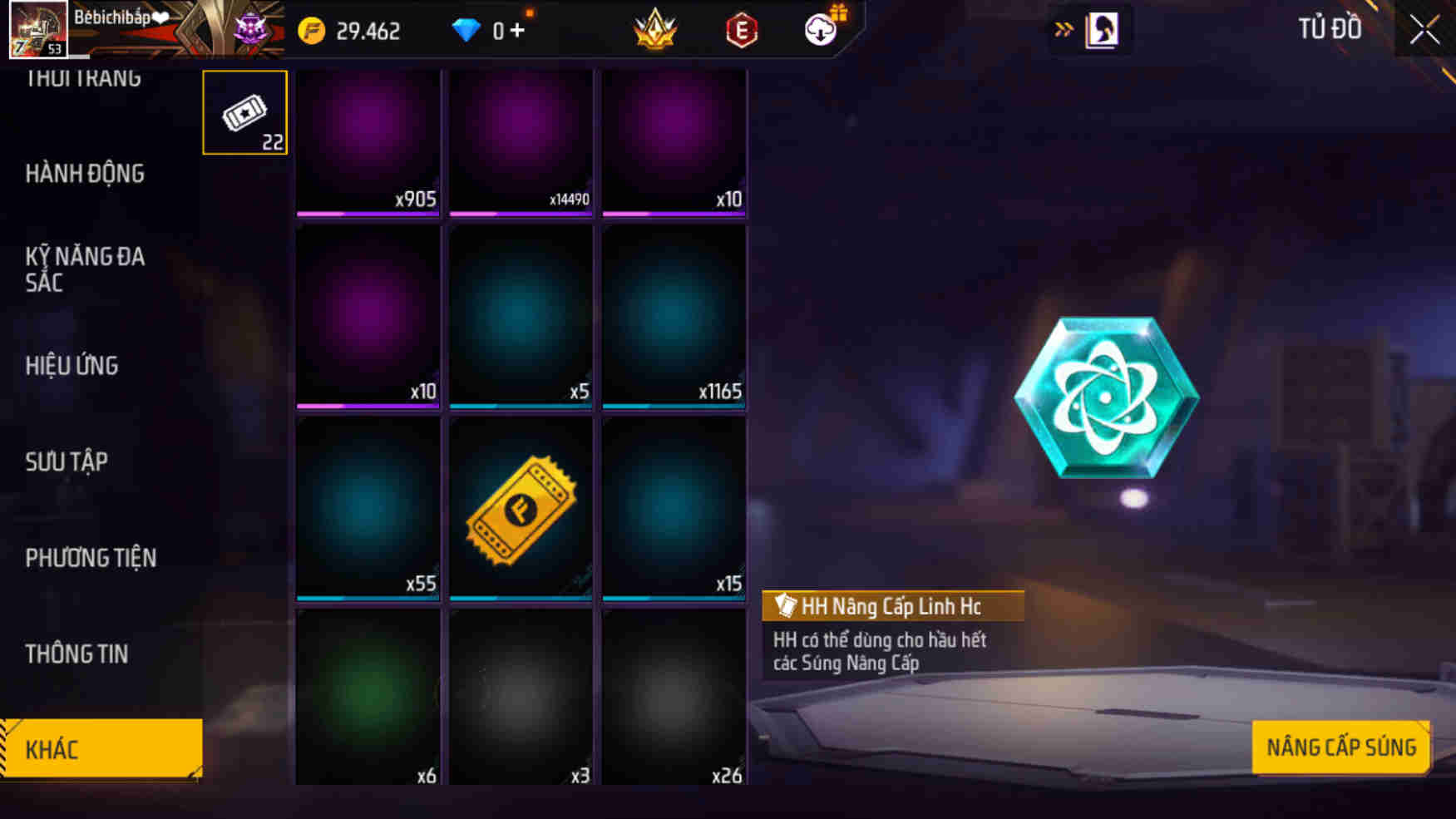
Task: Select the PHƯƠNG TIỆN tab
Action: pos(91,558)
